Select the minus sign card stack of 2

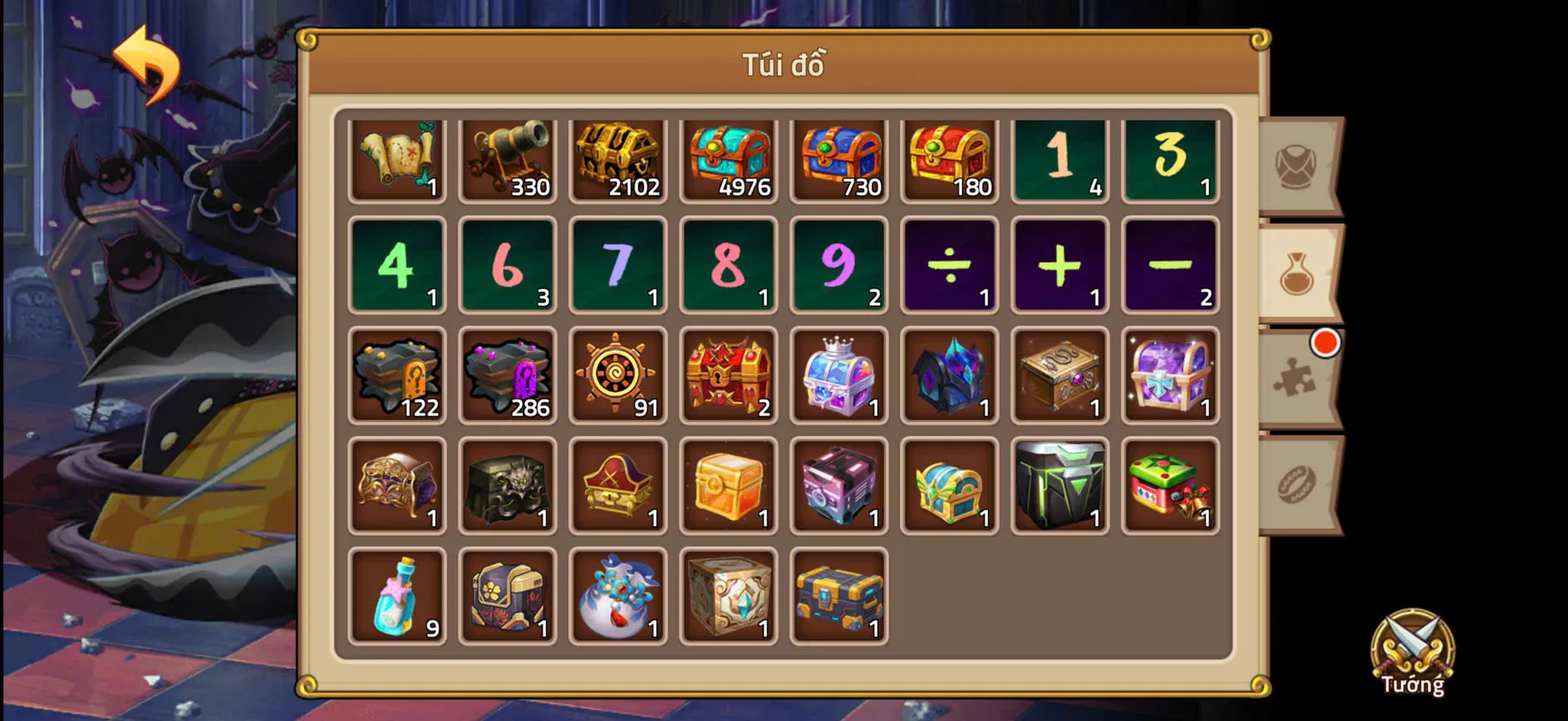(1170, 266)
